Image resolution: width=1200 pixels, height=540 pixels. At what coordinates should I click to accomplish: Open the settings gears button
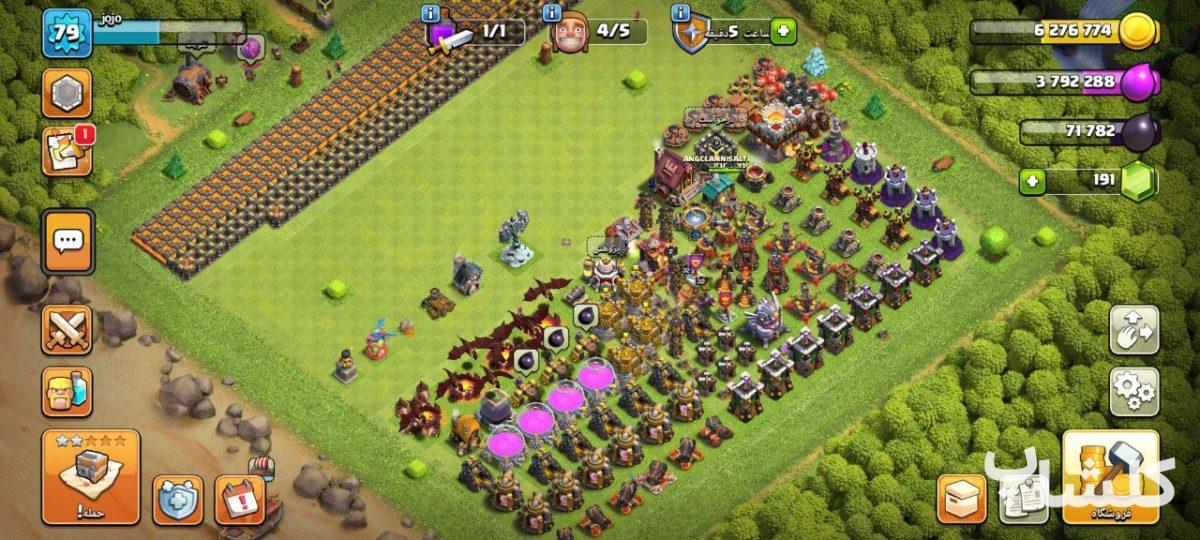(1134, 391)
